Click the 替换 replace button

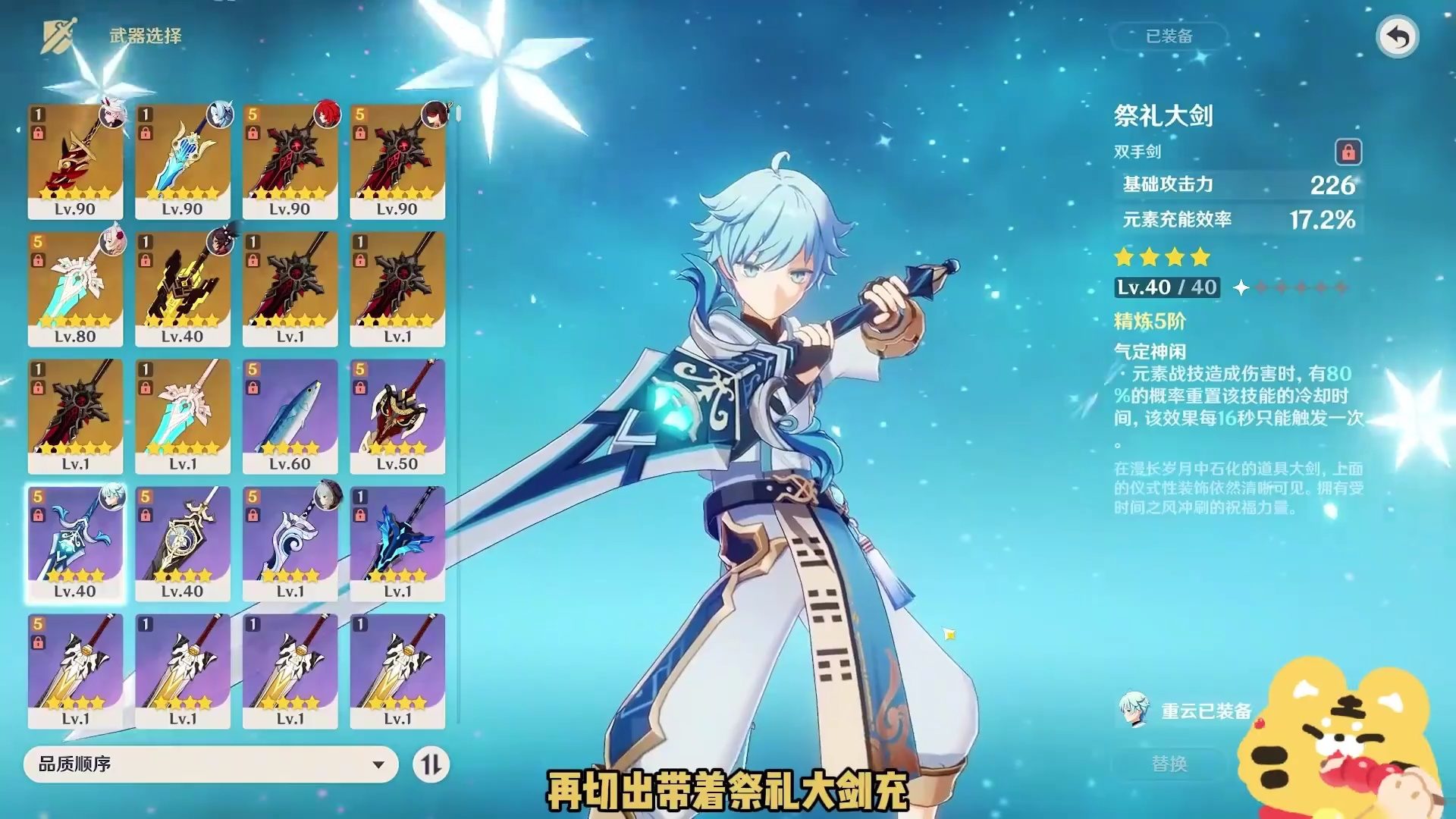[1169, 764]
